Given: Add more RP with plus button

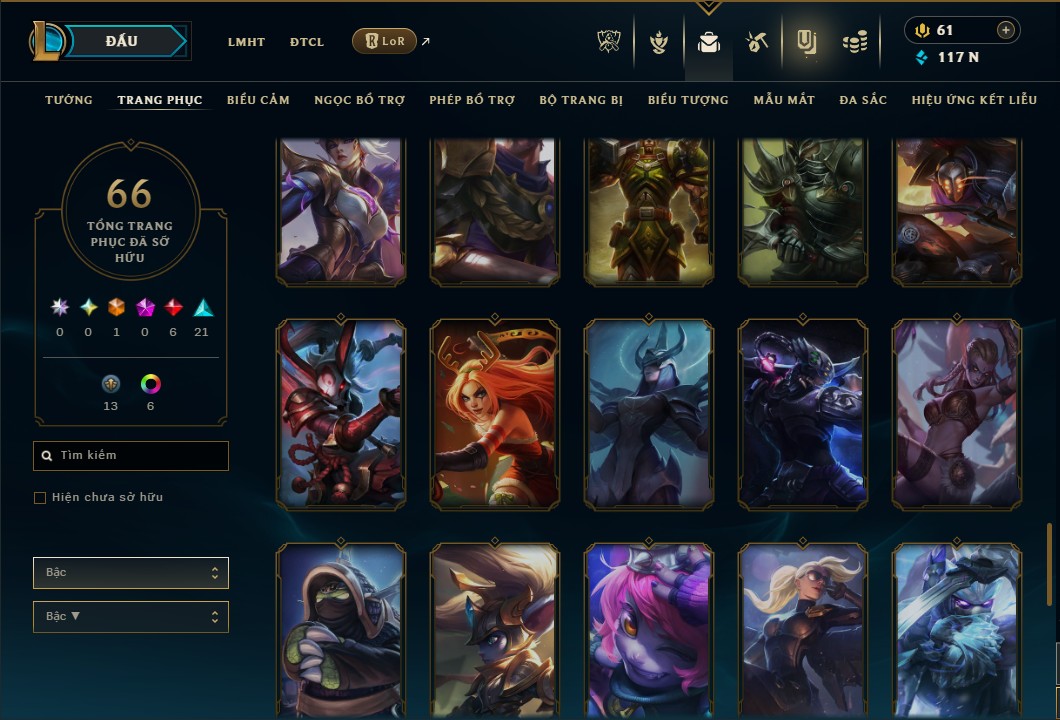Looking at the screenshot, I should (x=1005, y=30).
